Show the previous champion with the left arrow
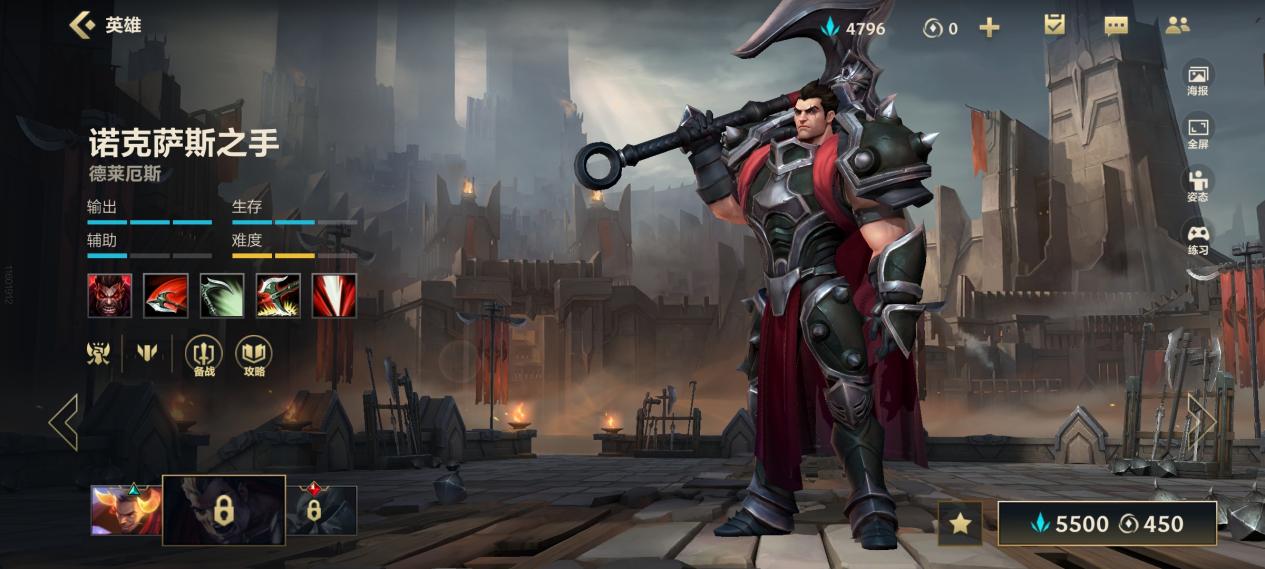Screen dimensions: 1265x569 click(x=63, y=421)
